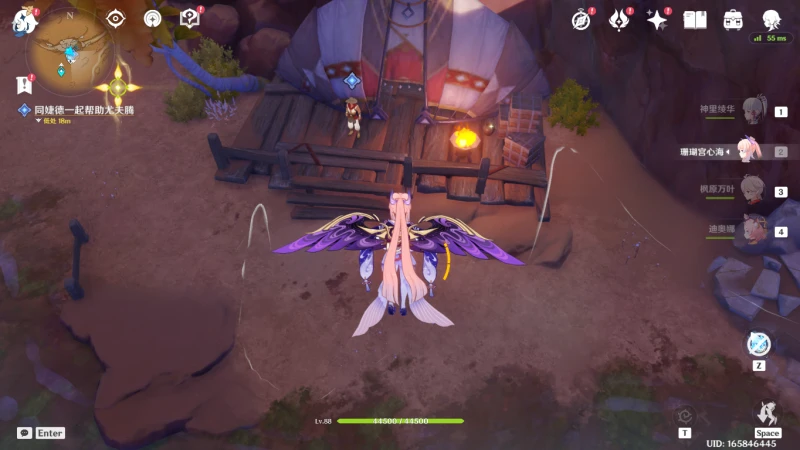Select active character 珊瑚宫心海
Screen dimensions: 800x450
[750, 151]
